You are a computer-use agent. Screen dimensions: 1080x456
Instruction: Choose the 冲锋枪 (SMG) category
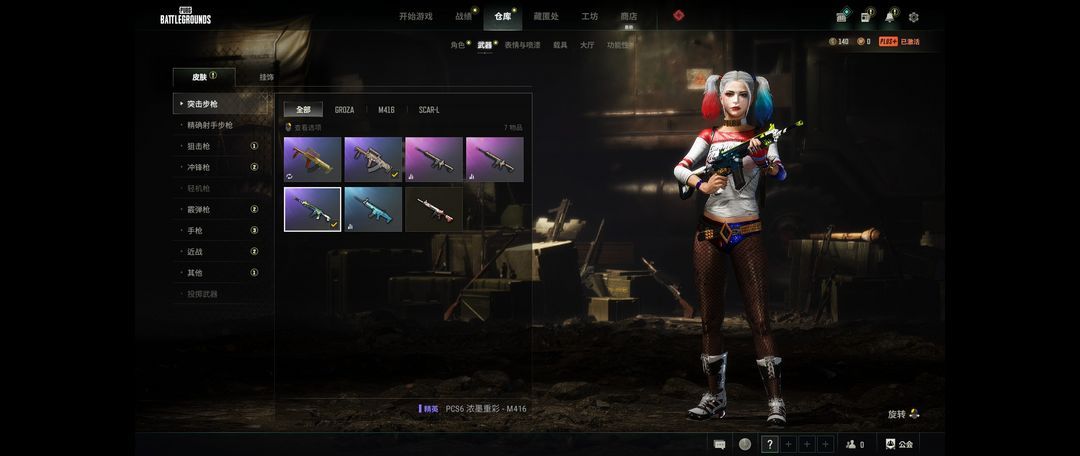(198, 167)
